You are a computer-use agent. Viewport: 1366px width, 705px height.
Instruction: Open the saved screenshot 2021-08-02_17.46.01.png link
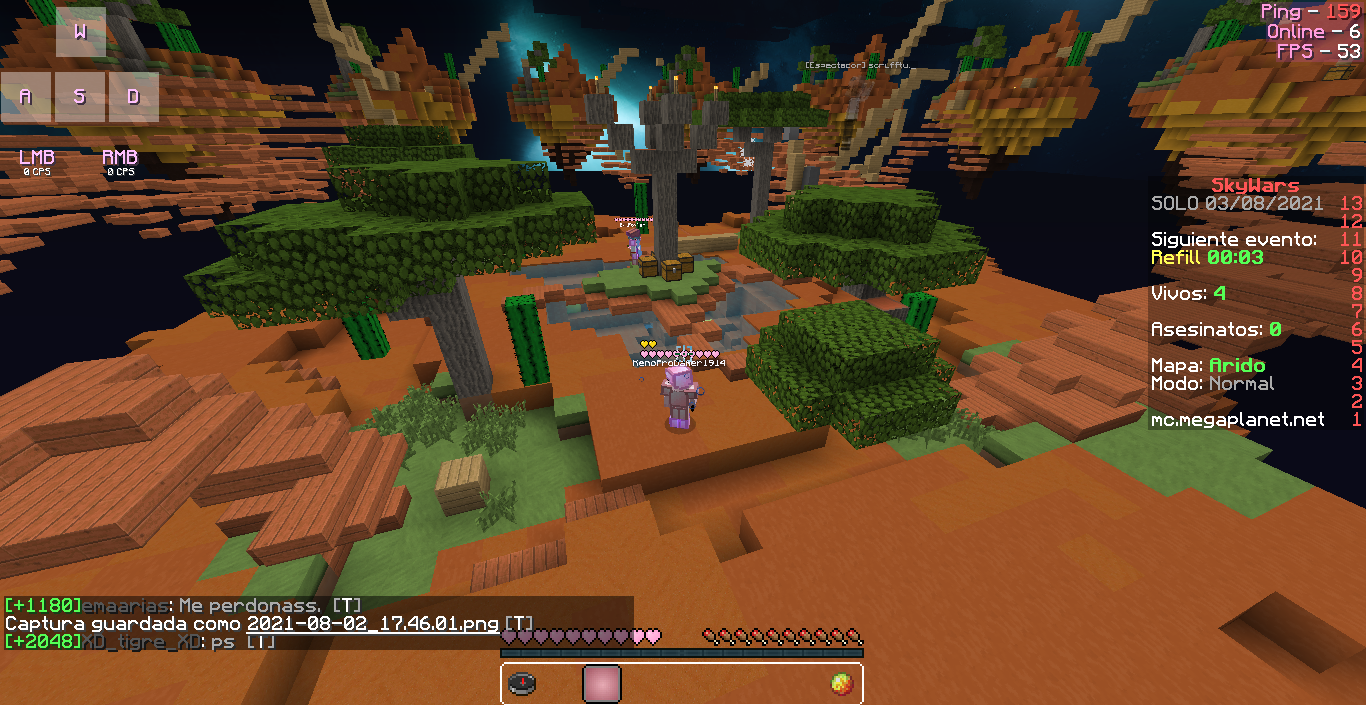[x=373, y=624]
